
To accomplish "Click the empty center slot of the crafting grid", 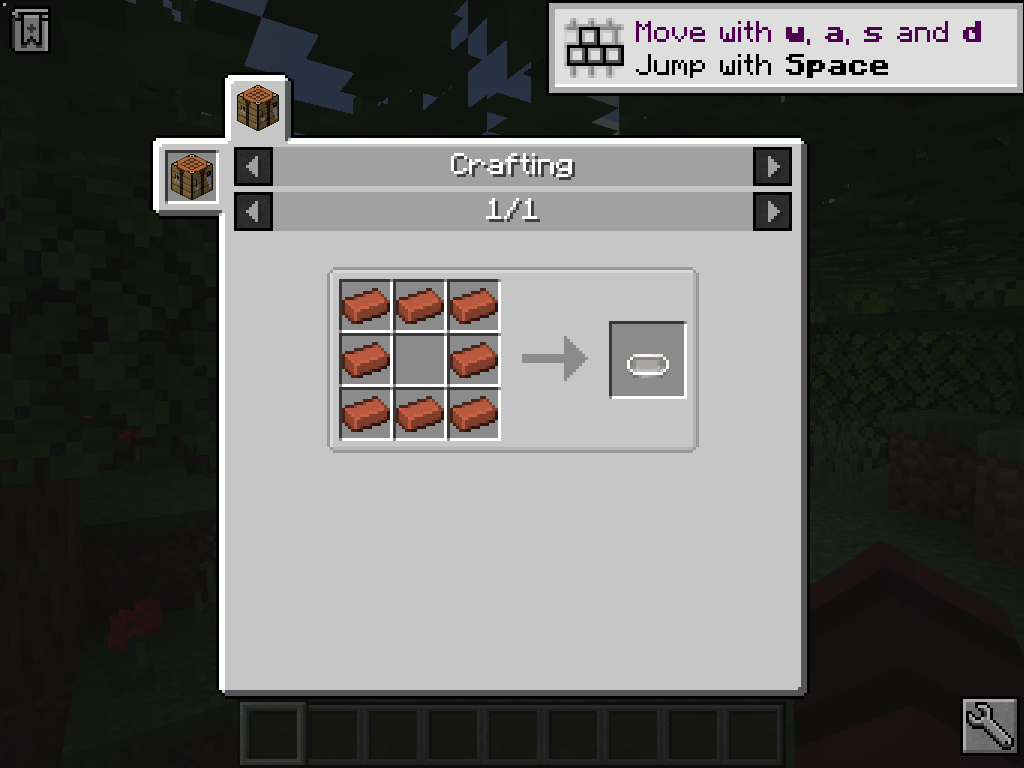I will pos(420,360).
